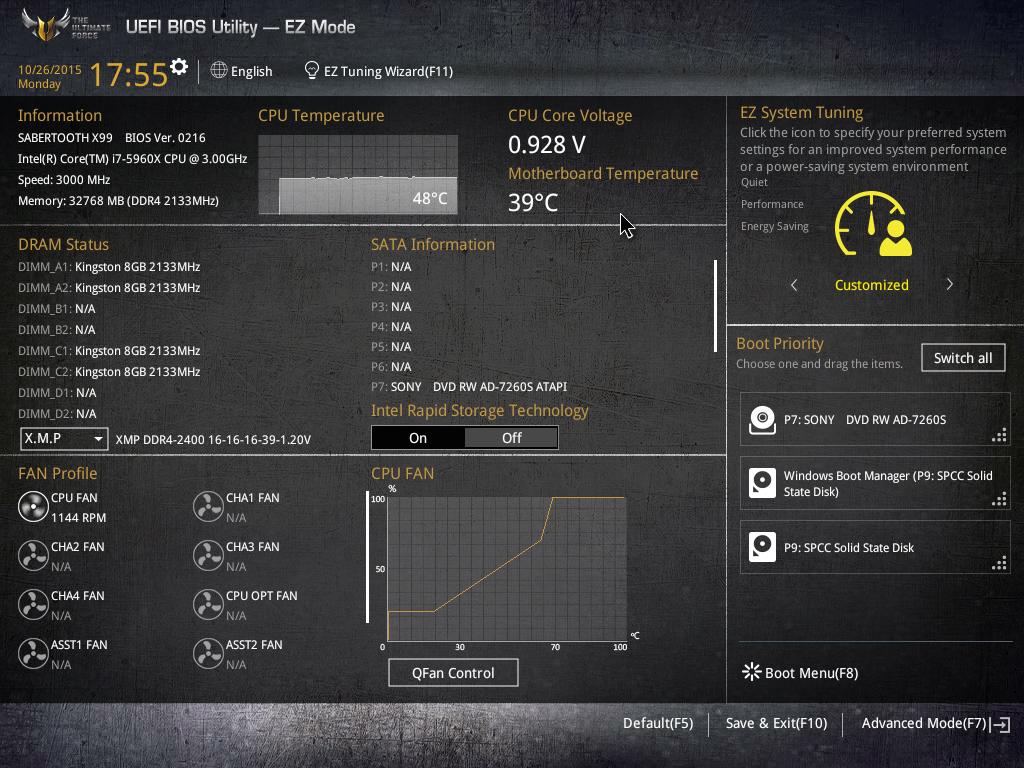Open the Boot Menu(F8)
The image size is (1024, 768).
tap(800, 673)
